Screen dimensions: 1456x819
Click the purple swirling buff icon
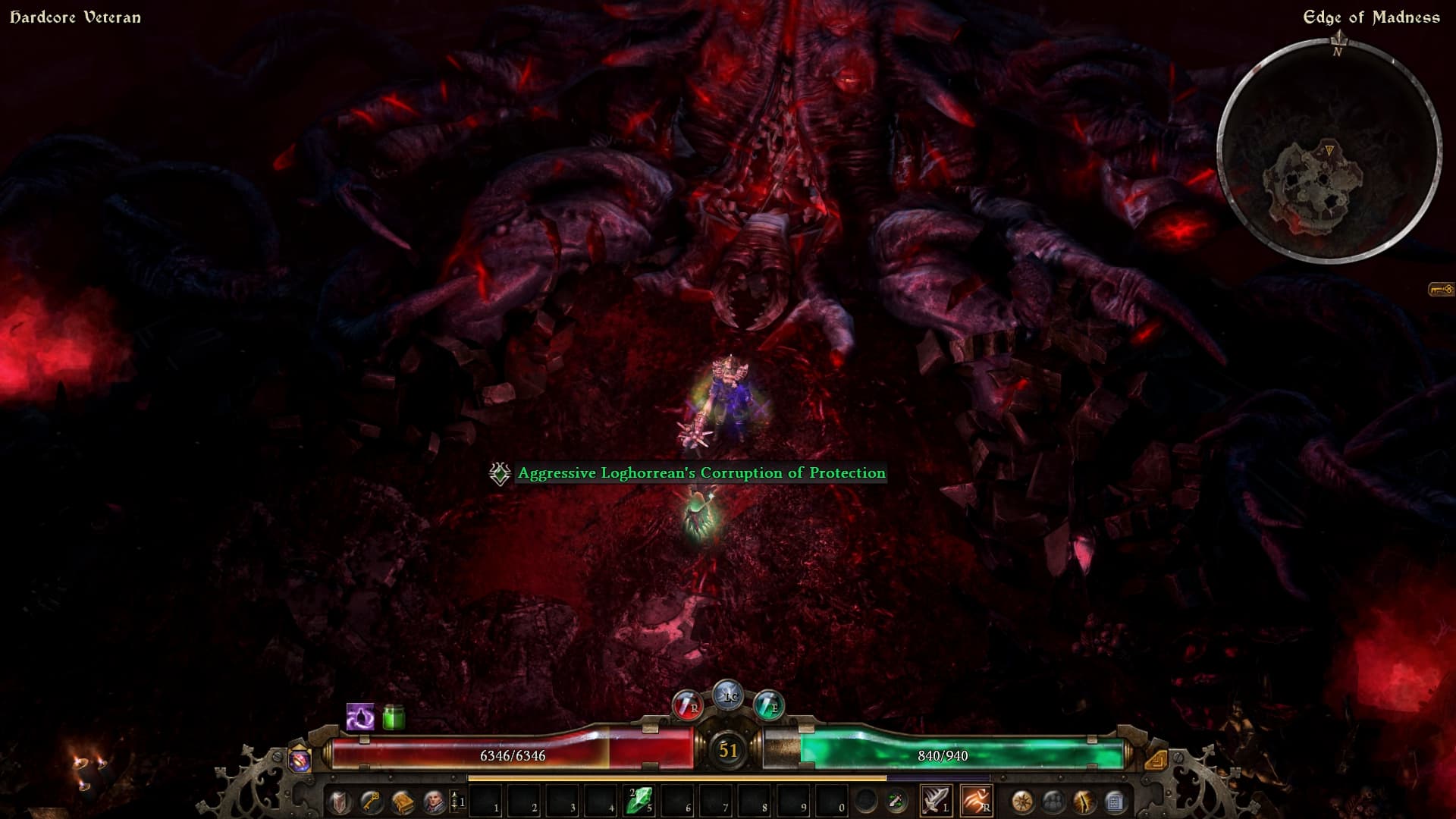359,717
